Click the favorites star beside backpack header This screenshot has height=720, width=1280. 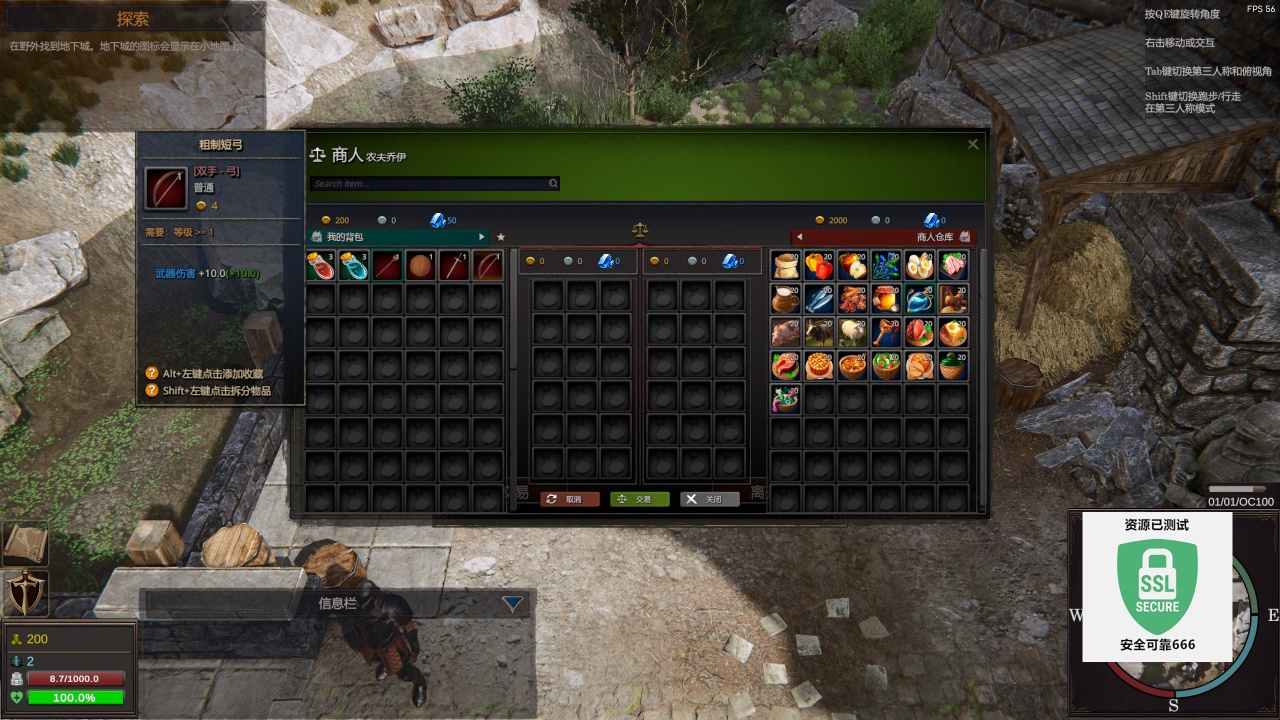501,237
